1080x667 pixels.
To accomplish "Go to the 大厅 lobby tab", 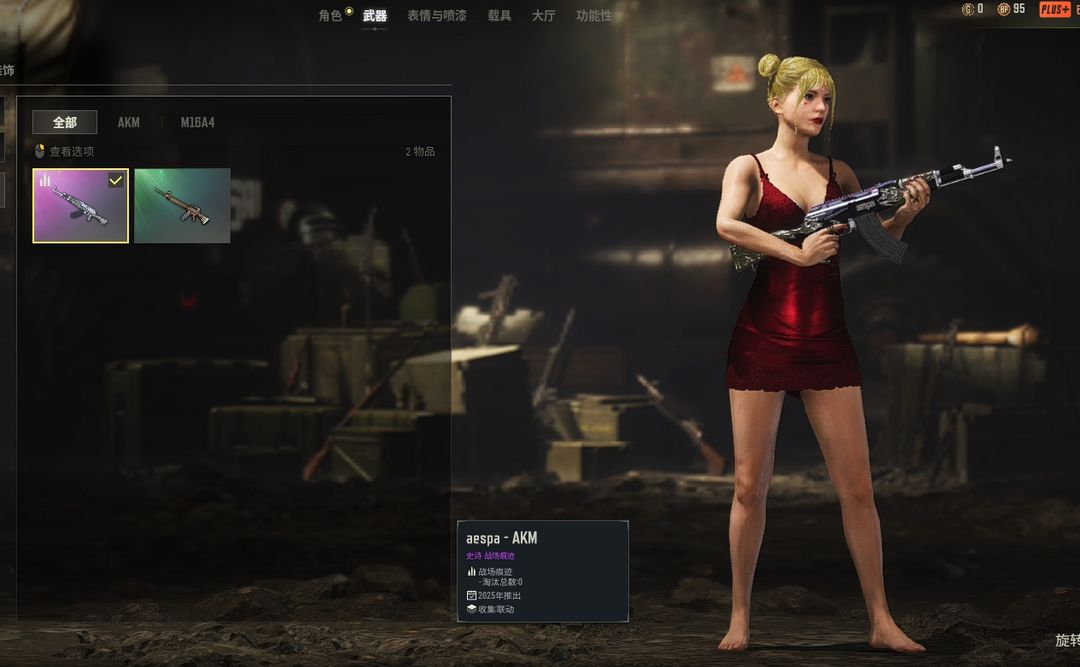I will pos(543,15).
